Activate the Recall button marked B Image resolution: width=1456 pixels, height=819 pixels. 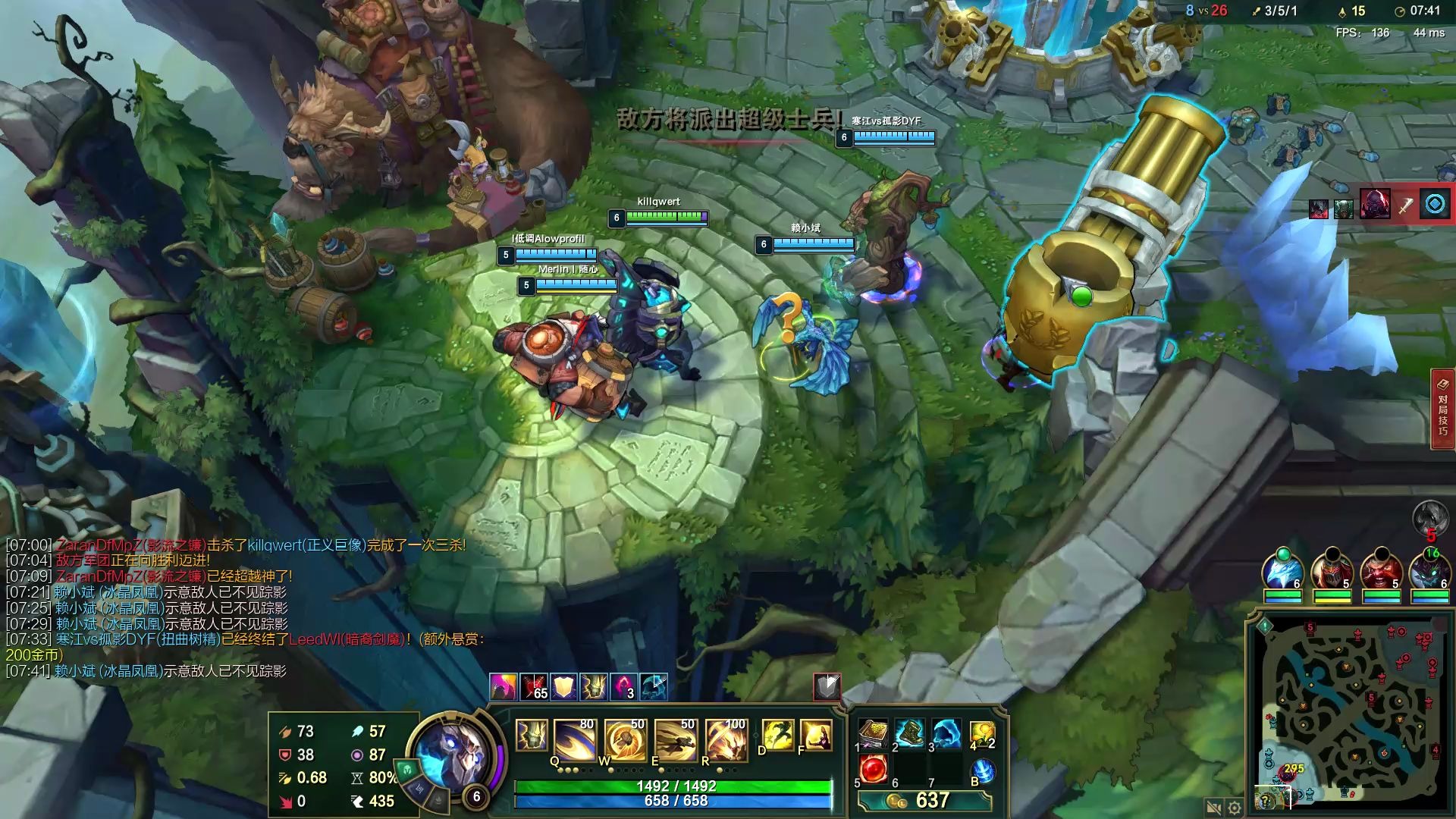coord(983,770)
